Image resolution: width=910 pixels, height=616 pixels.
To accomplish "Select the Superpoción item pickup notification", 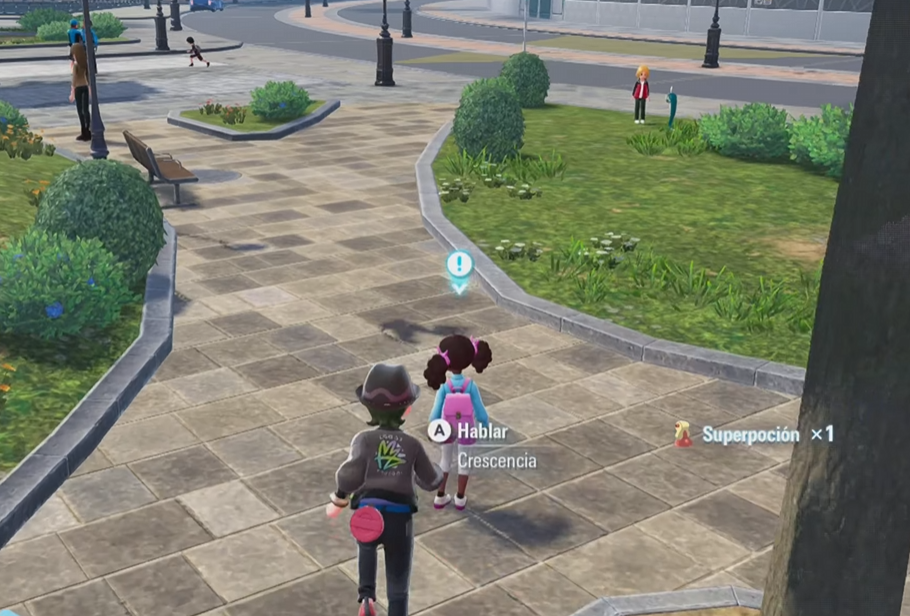I will point(755,434).
